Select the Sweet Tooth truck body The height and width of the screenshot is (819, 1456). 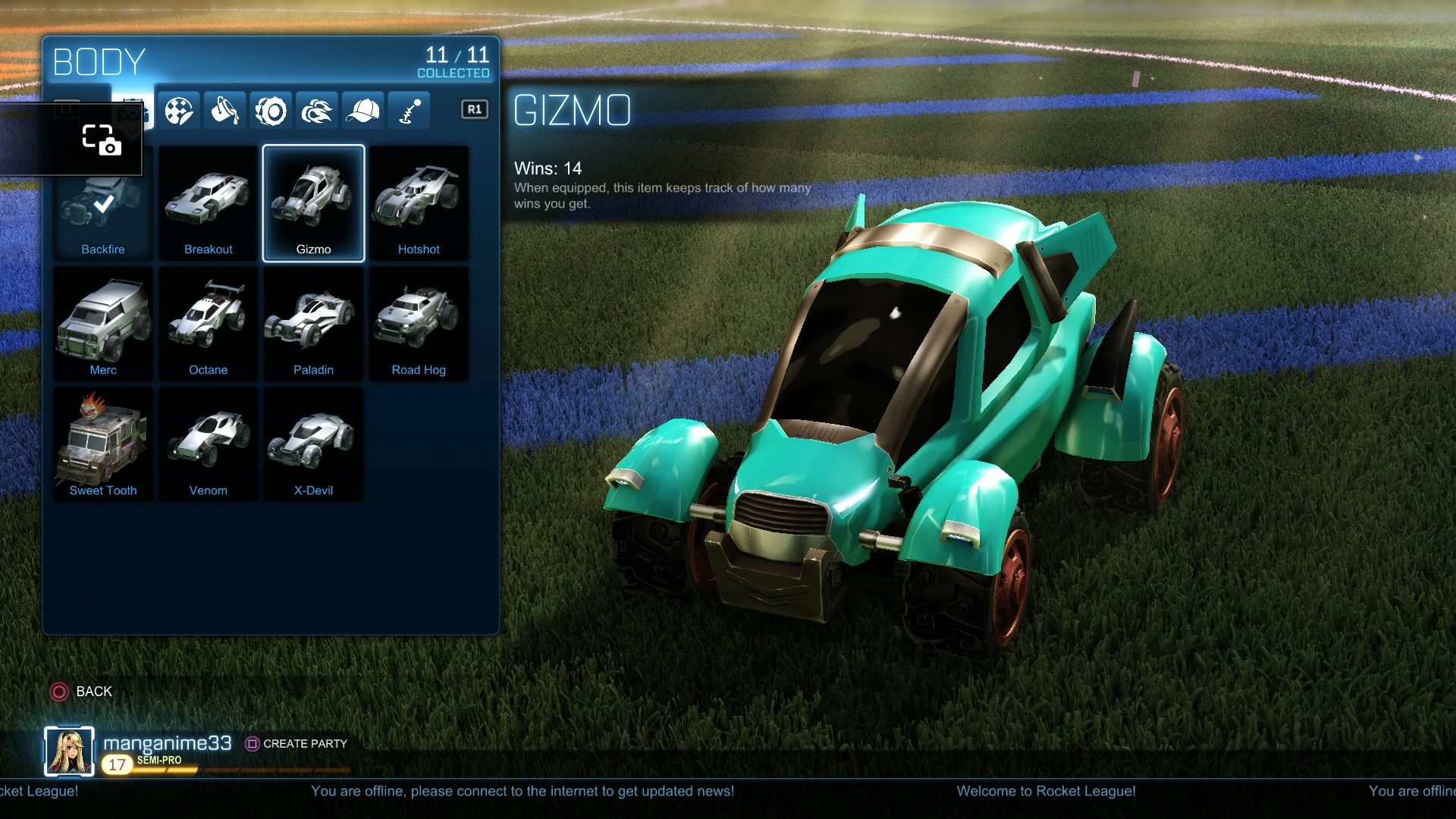[x=103, y=444]
